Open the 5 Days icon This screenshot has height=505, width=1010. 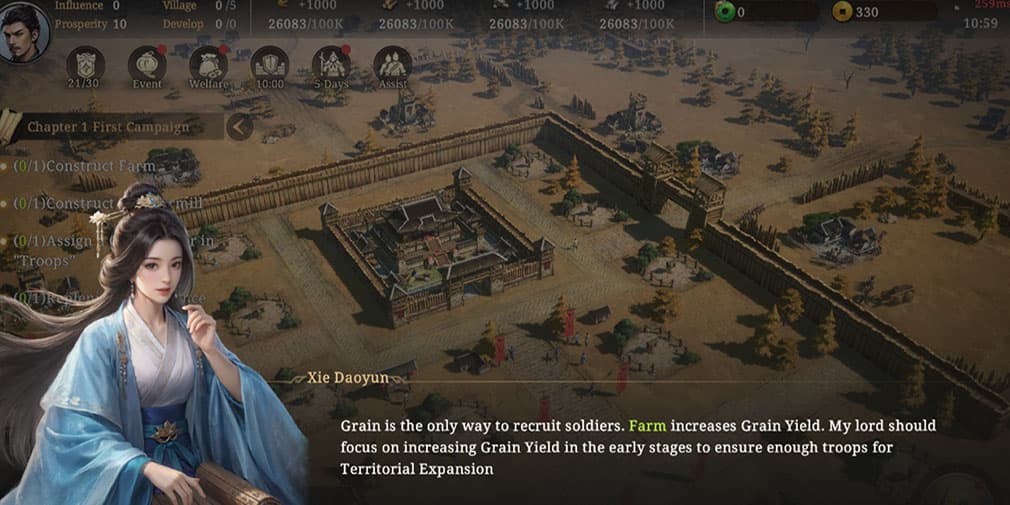coord(331,66)
